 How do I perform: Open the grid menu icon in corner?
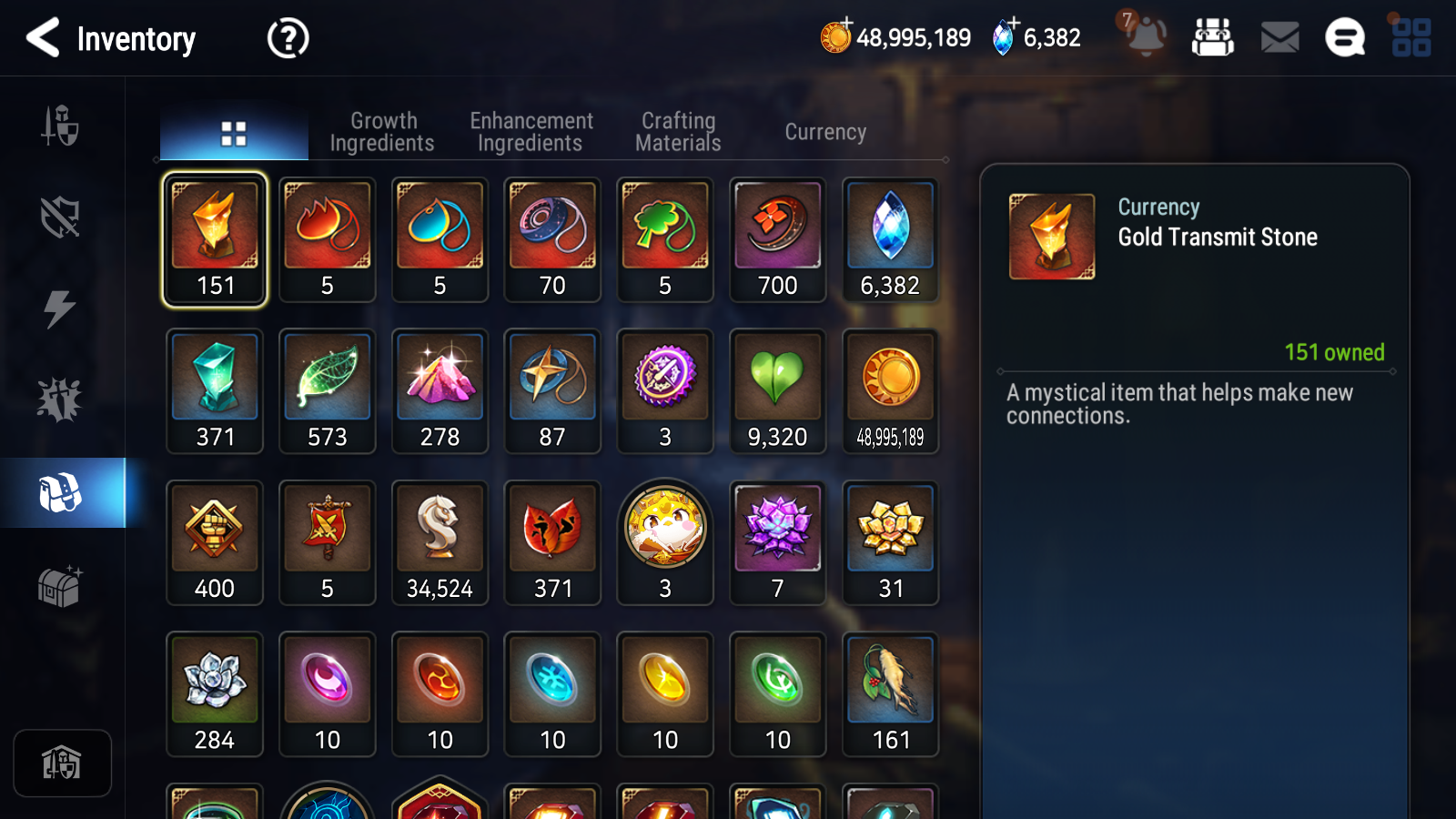1411,38
